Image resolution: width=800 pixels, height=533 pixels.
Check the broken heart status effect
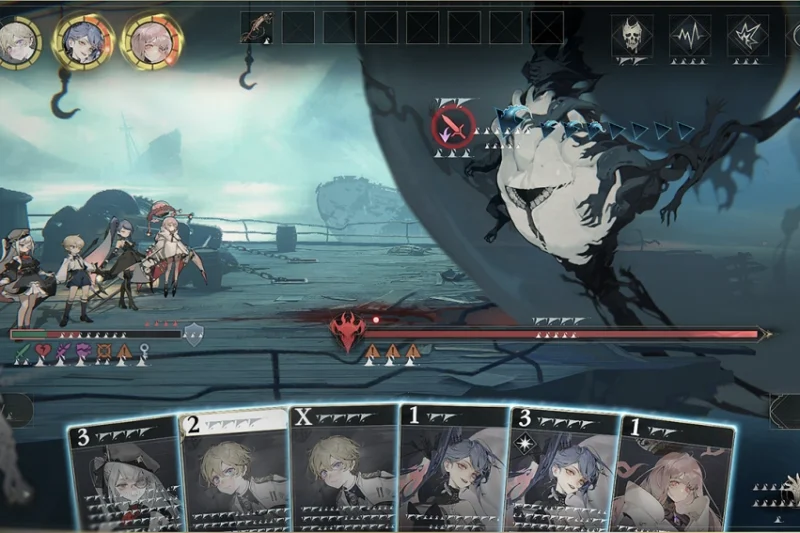coord(44,352)
